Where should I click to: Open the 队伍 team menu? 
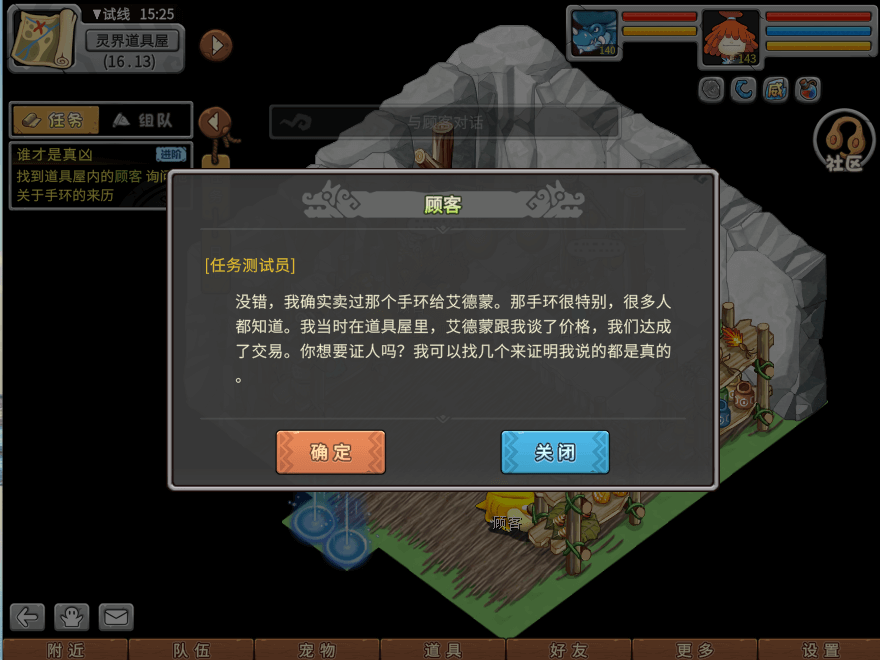[x=191, y=650]
